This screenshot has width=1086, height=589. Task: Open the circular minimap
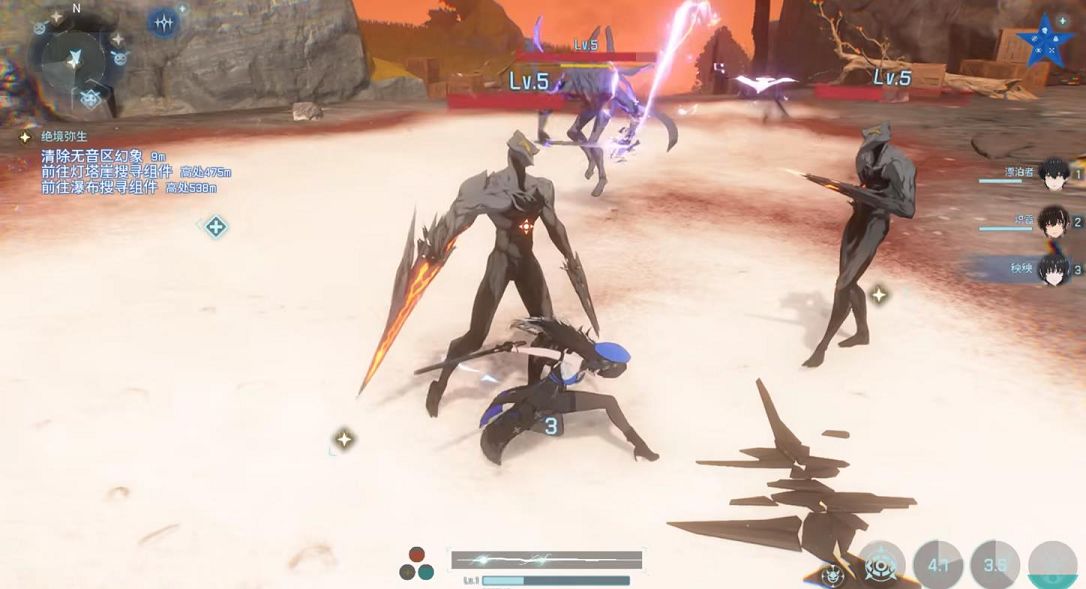(x=75, y=63)
